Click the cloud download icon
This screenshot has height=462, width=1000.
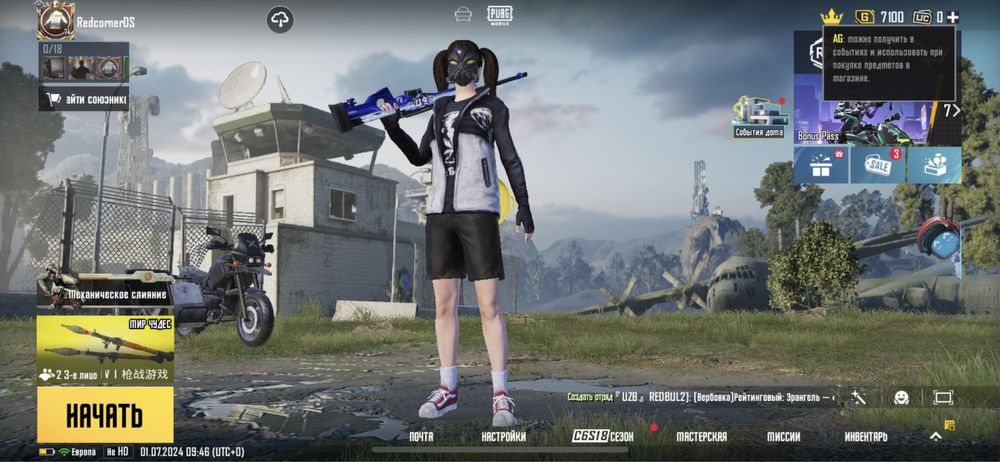click(x=280, y=19)
